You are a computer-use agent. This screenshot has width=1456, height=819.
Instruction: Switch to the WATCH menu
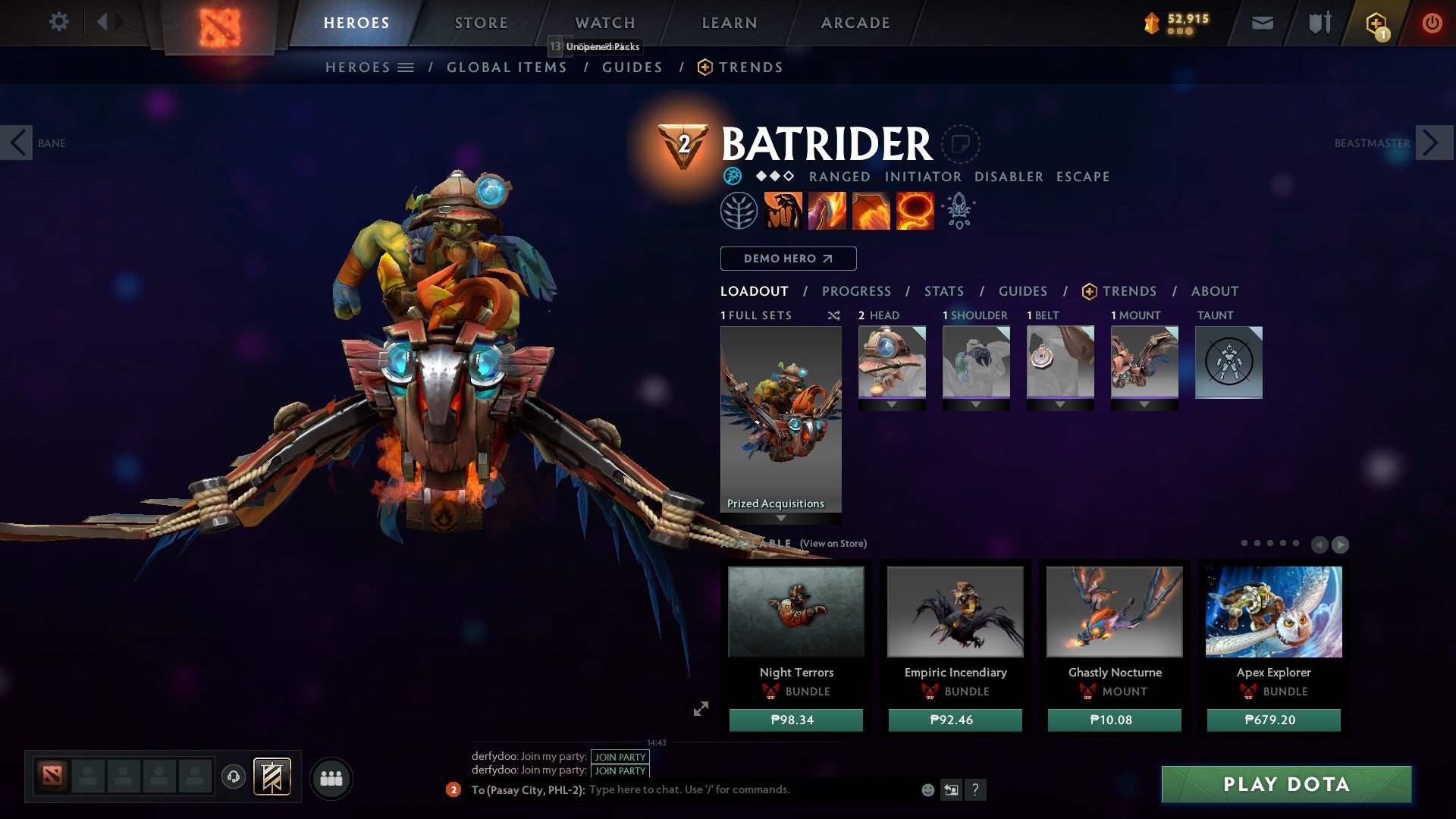[604, 22]
